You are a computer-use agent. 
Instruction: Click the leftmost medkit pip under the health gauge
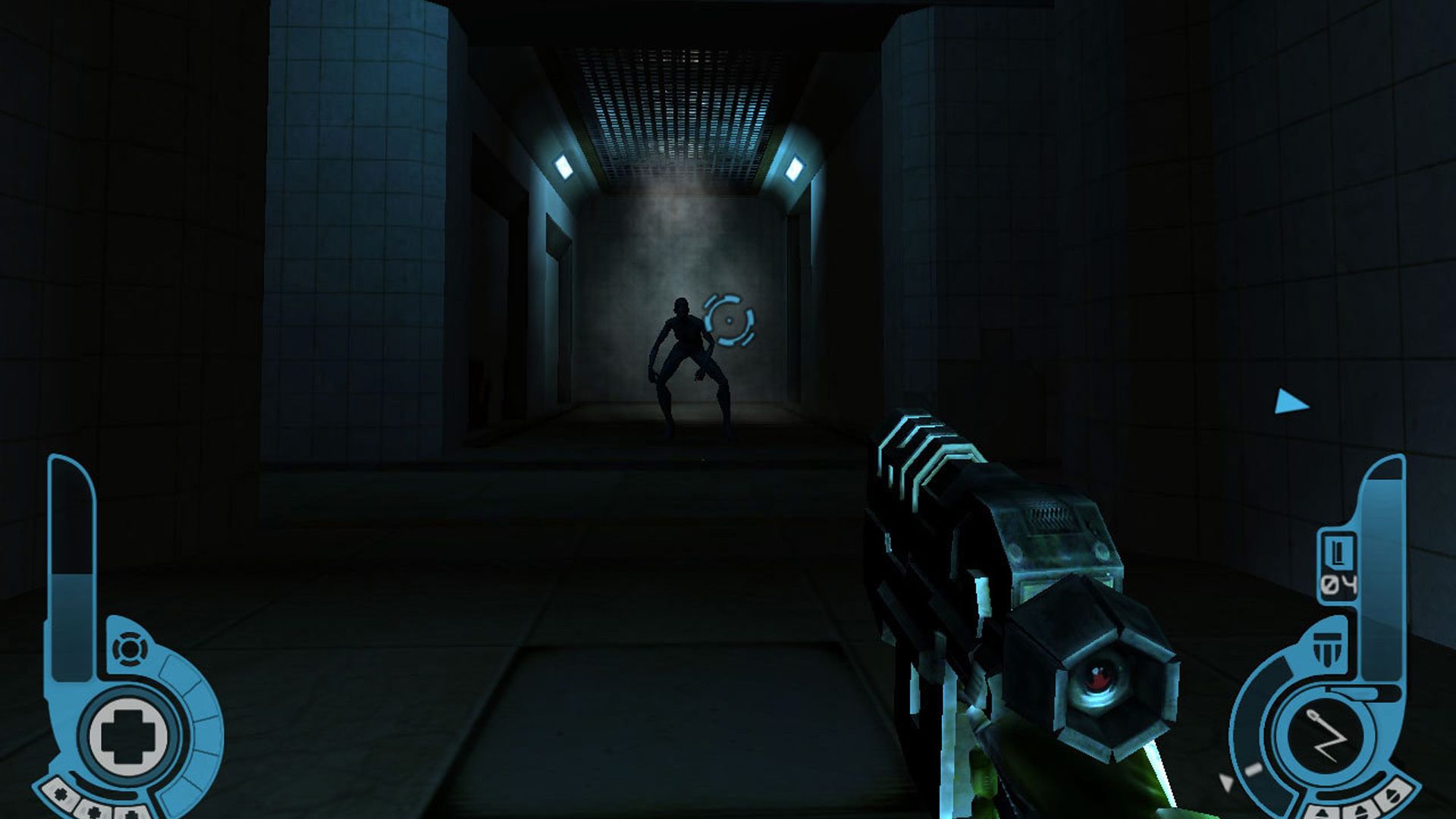coord(61,795)
